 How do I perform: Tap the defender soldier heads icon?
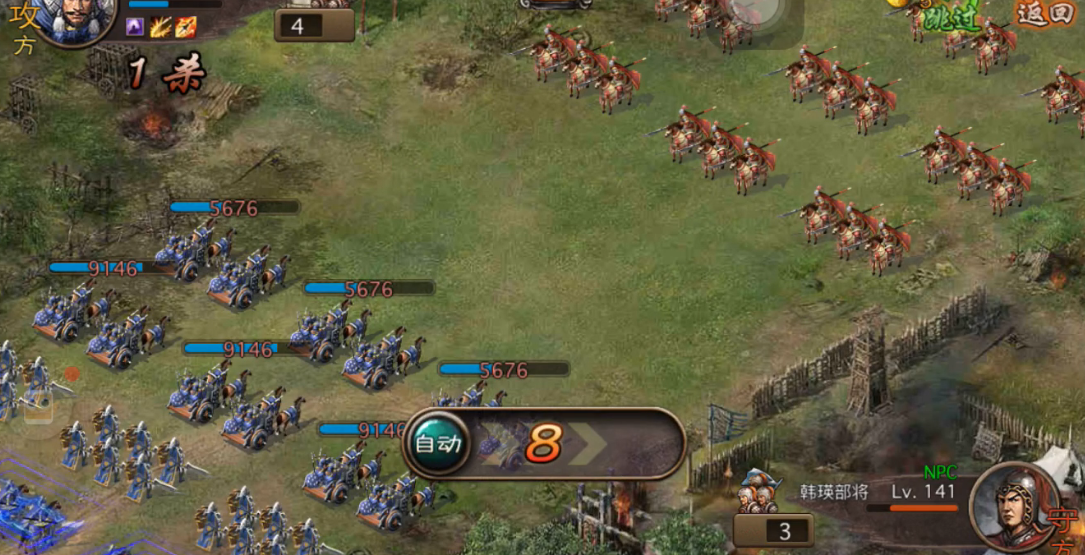tap(759, 494)
